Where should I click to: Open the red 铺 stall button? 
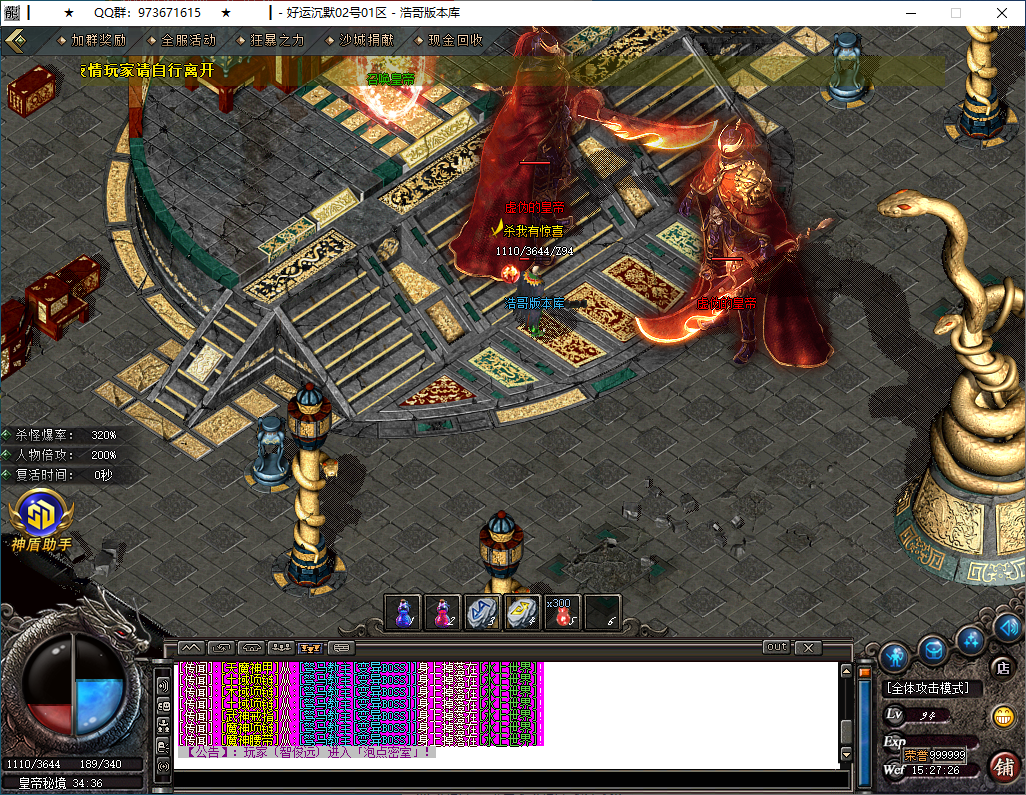coord(1003,767)
